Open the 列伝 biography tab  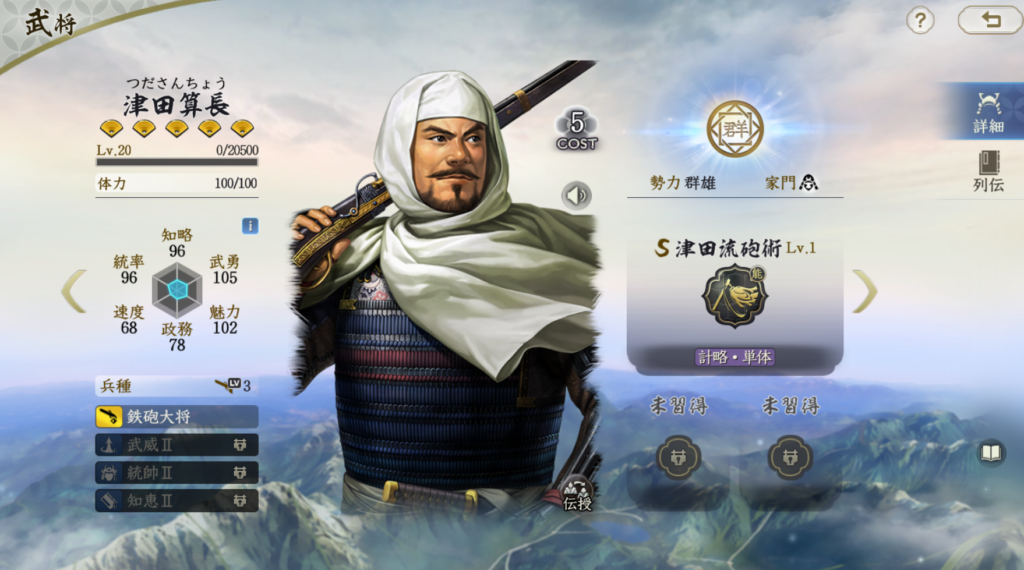click(987, 171)
